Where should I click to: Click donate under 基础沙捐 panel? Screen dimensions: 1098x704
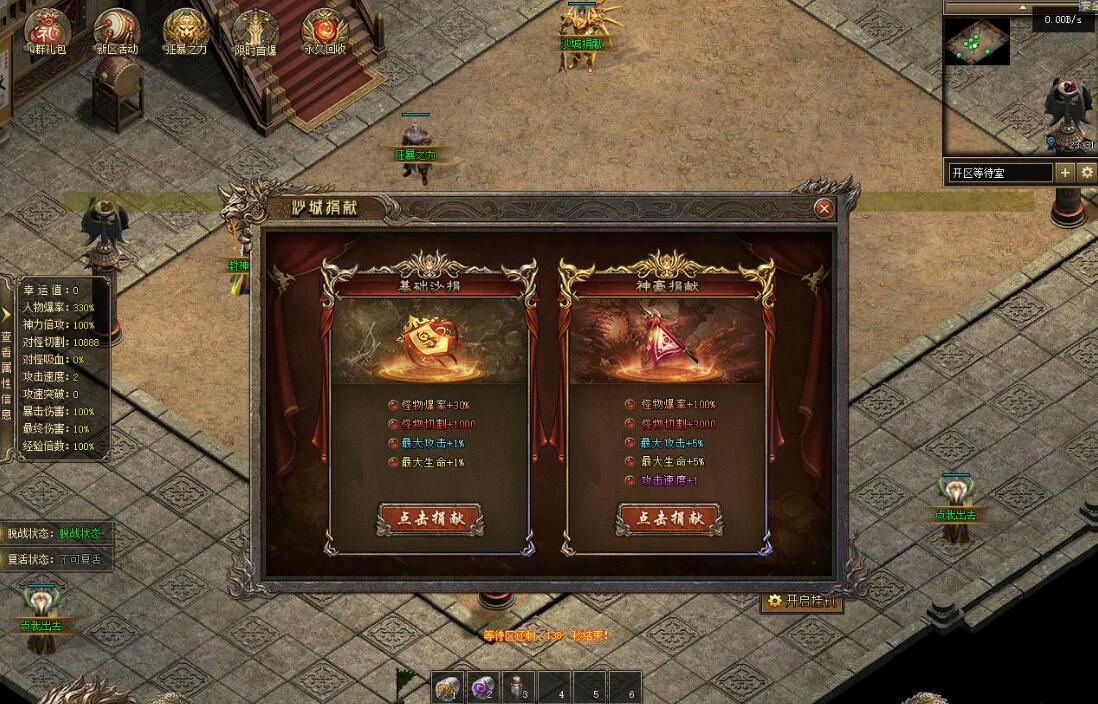tap(430, 519)
